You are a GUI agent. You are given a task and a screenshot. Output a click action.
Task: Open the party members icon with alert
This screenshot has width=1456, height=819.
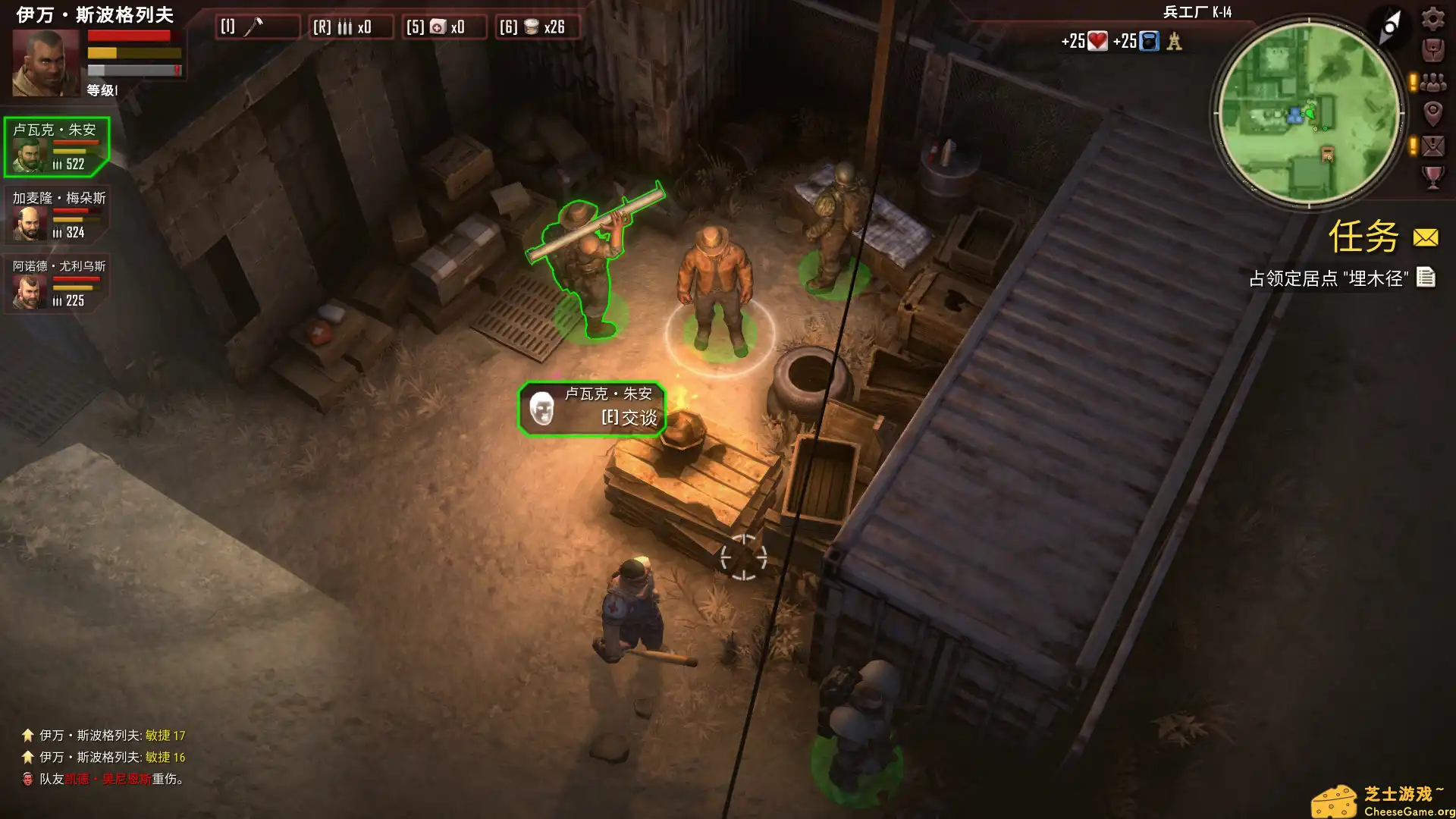[1432, 82]
